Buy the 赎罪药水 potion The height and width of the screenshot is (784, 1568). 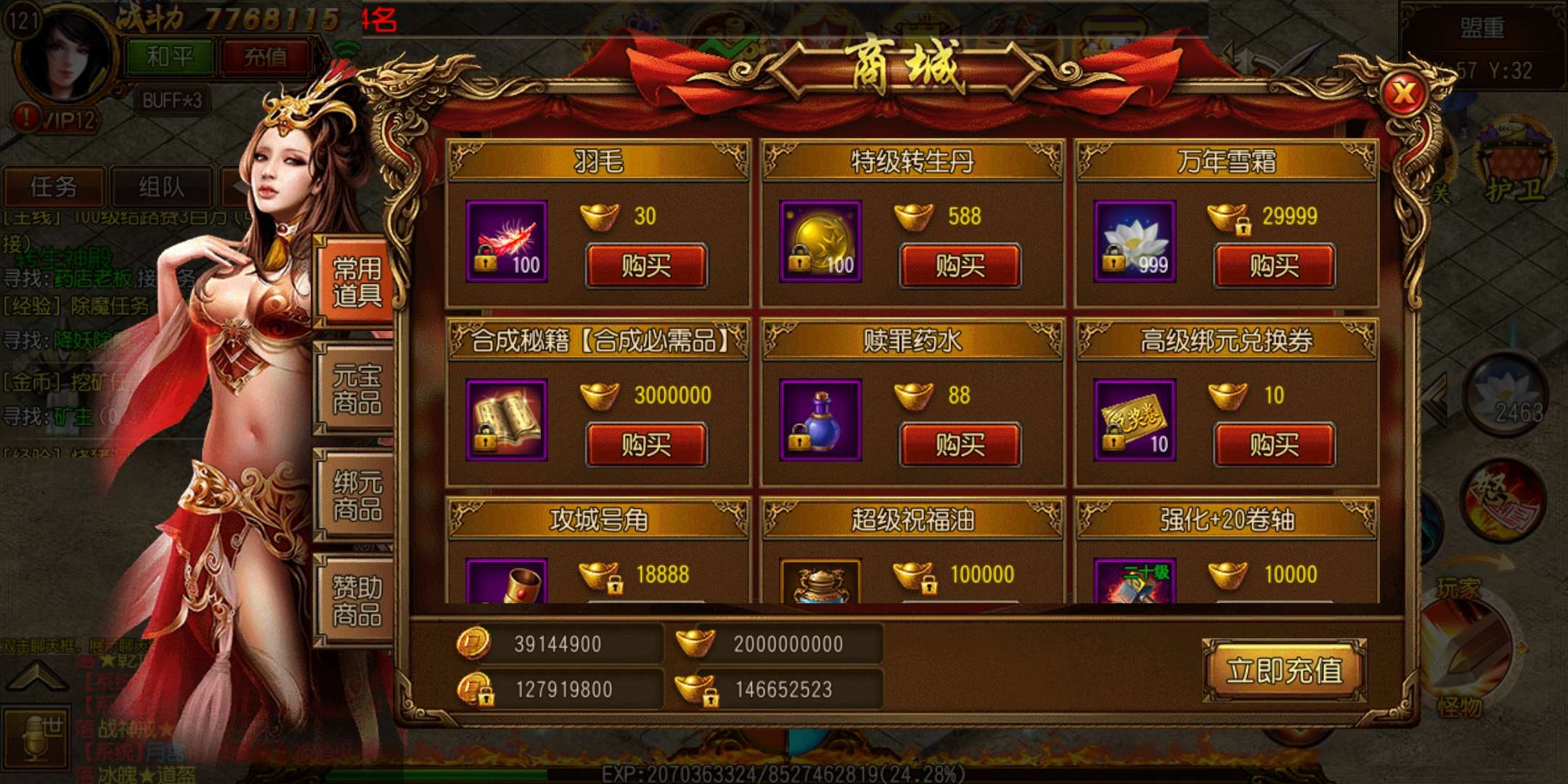(960, 444)
